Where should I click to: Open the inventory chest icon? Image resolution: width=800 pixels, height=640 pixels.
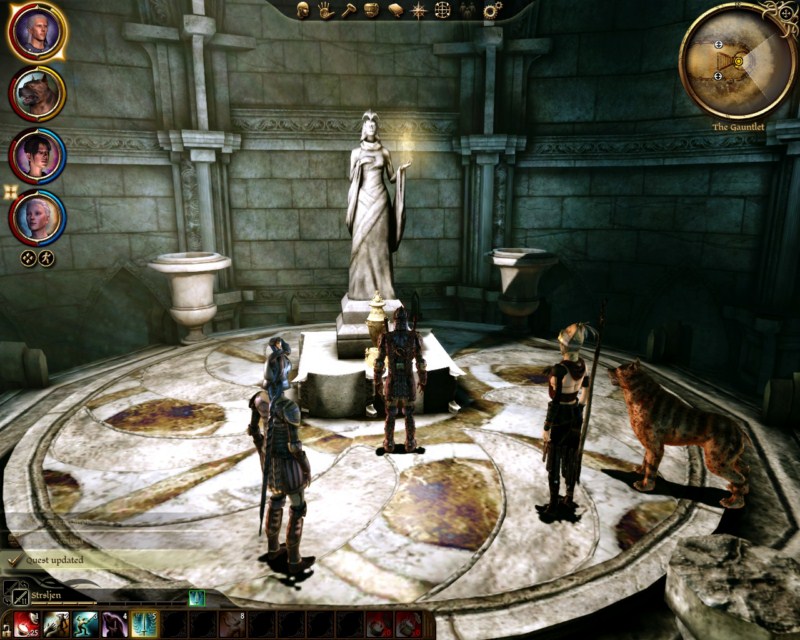coord(371,11)
